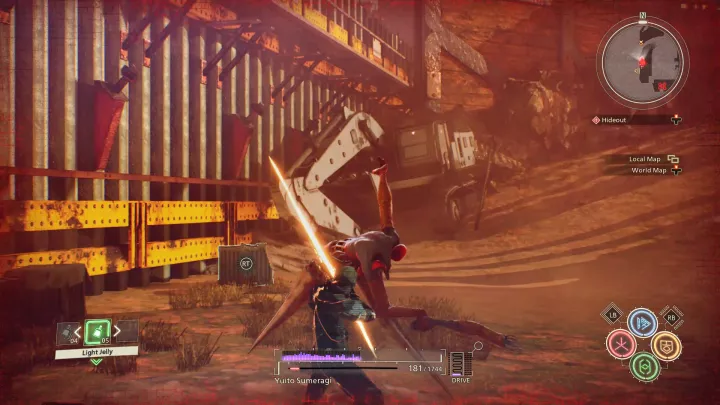Click the Drive gauge icon

pyautogui.click(x=458, y=363)
